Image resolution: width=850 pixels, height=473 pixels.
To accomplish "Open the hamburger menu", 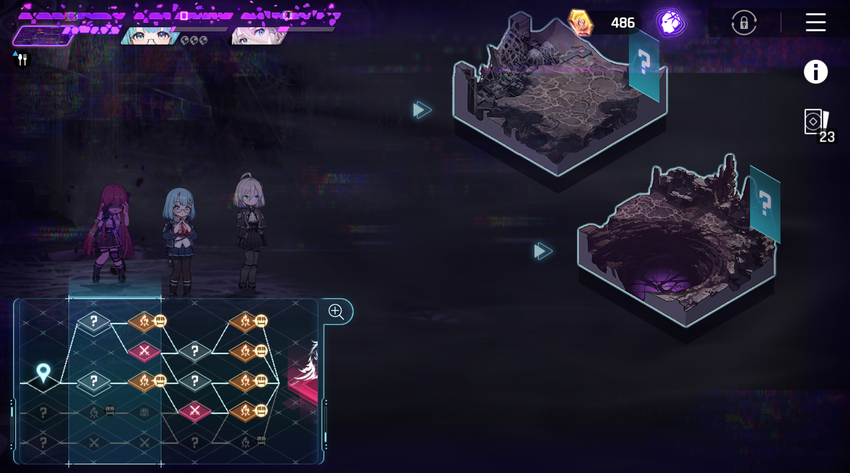I will (x=816, y=22).
